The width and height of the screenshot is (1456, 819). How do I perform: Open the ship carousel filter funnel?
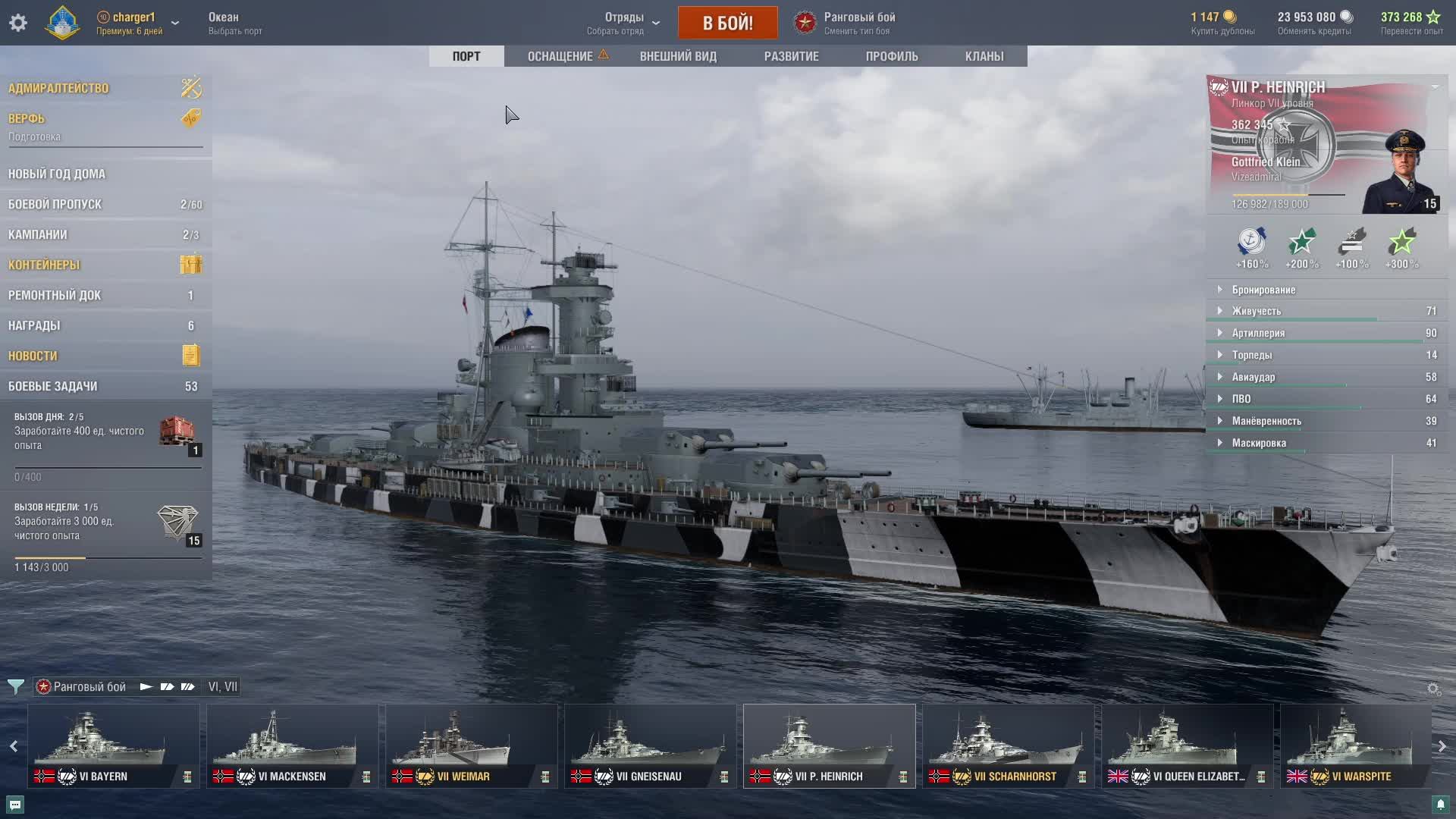pyautogui.click(x=15, y=687)
